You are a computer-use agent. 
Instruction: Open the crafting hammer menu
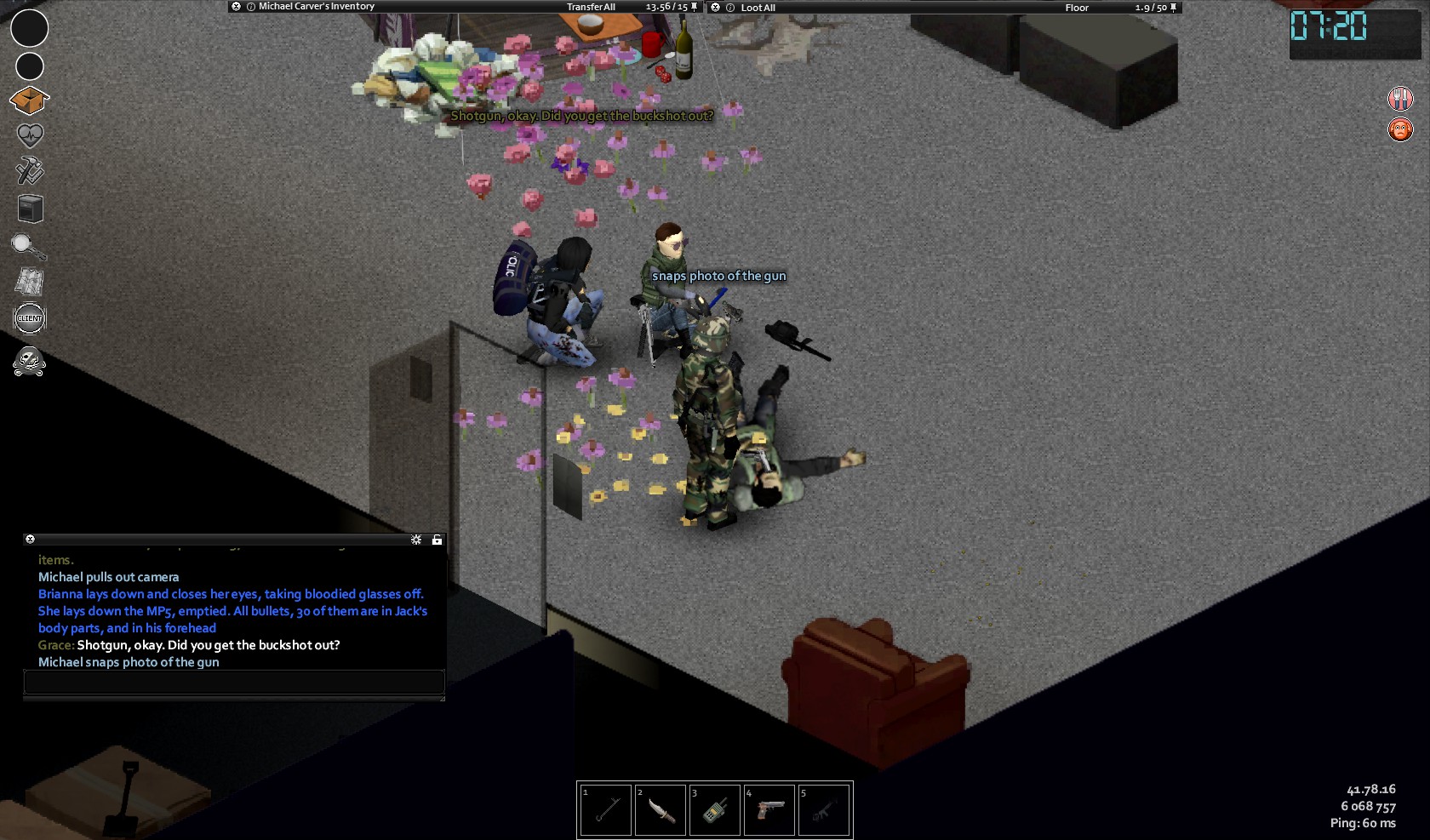click(x=30, y=170)
